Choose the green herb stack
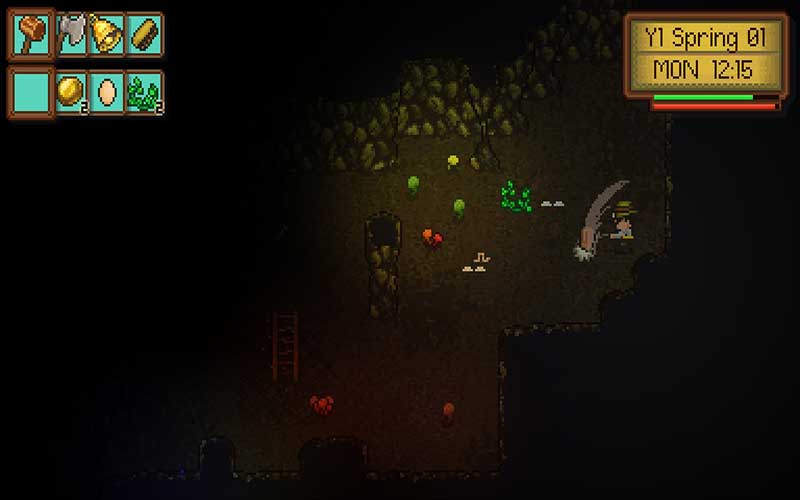 pyautogui.click(x=144, y=92)
